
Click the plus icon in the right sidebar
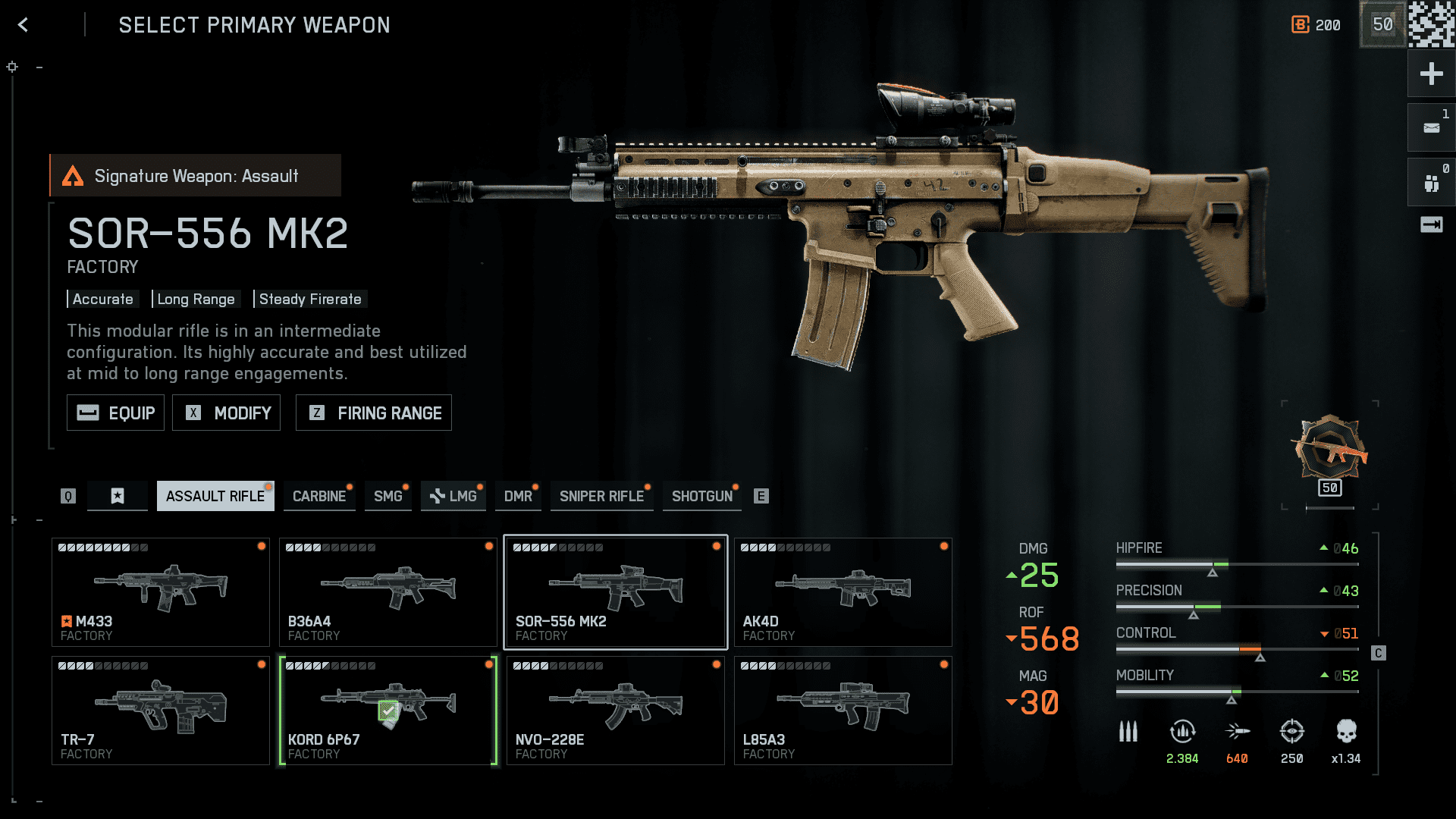(1431, 74)
